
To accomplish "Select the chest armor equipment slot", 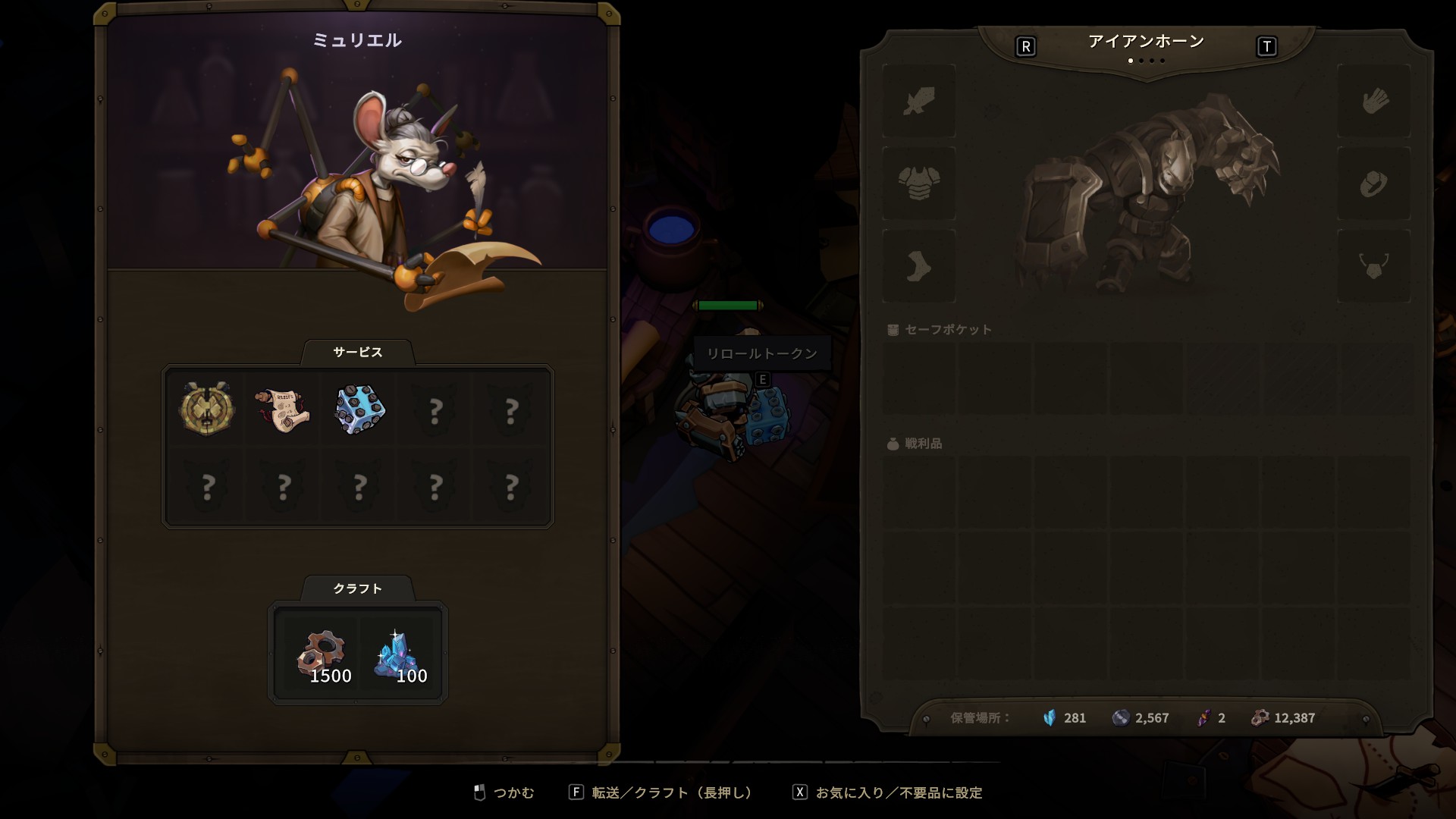I will 919,184.
